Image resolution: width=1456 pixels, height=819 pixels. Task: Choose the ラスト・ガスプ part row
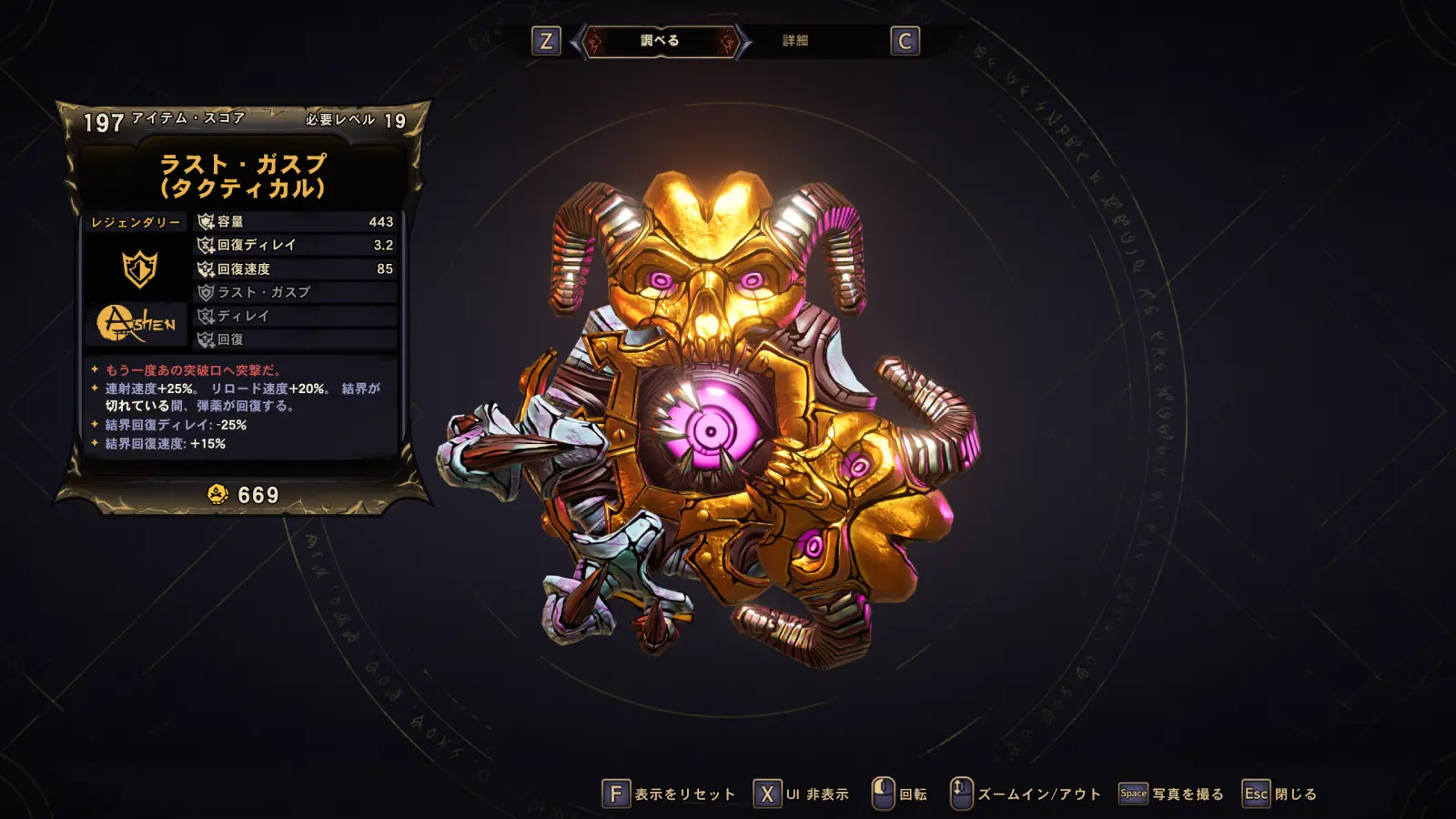(296, 293)
